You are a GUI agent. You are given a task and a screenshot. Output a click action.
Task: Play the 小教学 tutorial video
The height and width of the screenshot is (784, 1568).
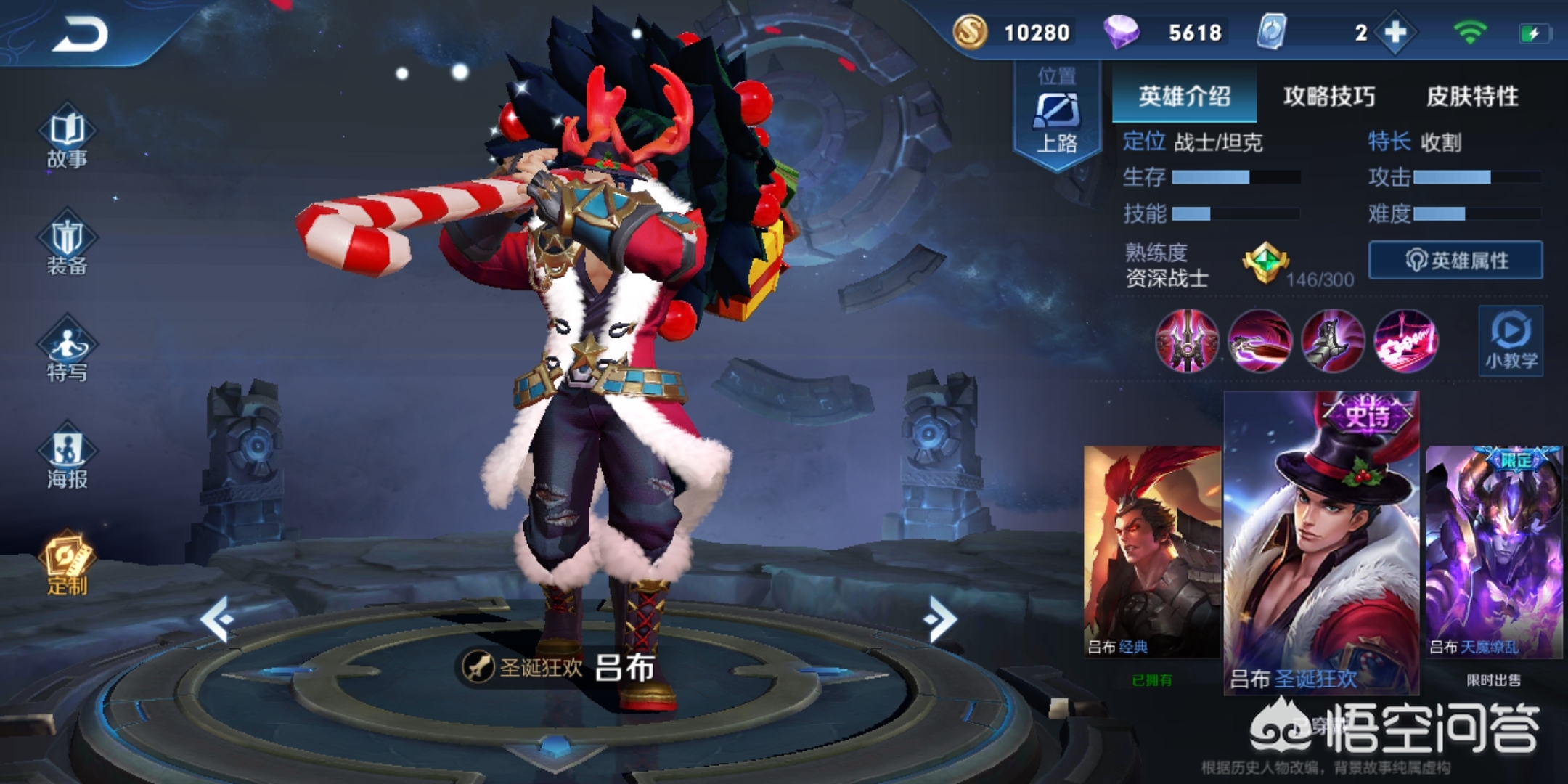coord(1511,340)
